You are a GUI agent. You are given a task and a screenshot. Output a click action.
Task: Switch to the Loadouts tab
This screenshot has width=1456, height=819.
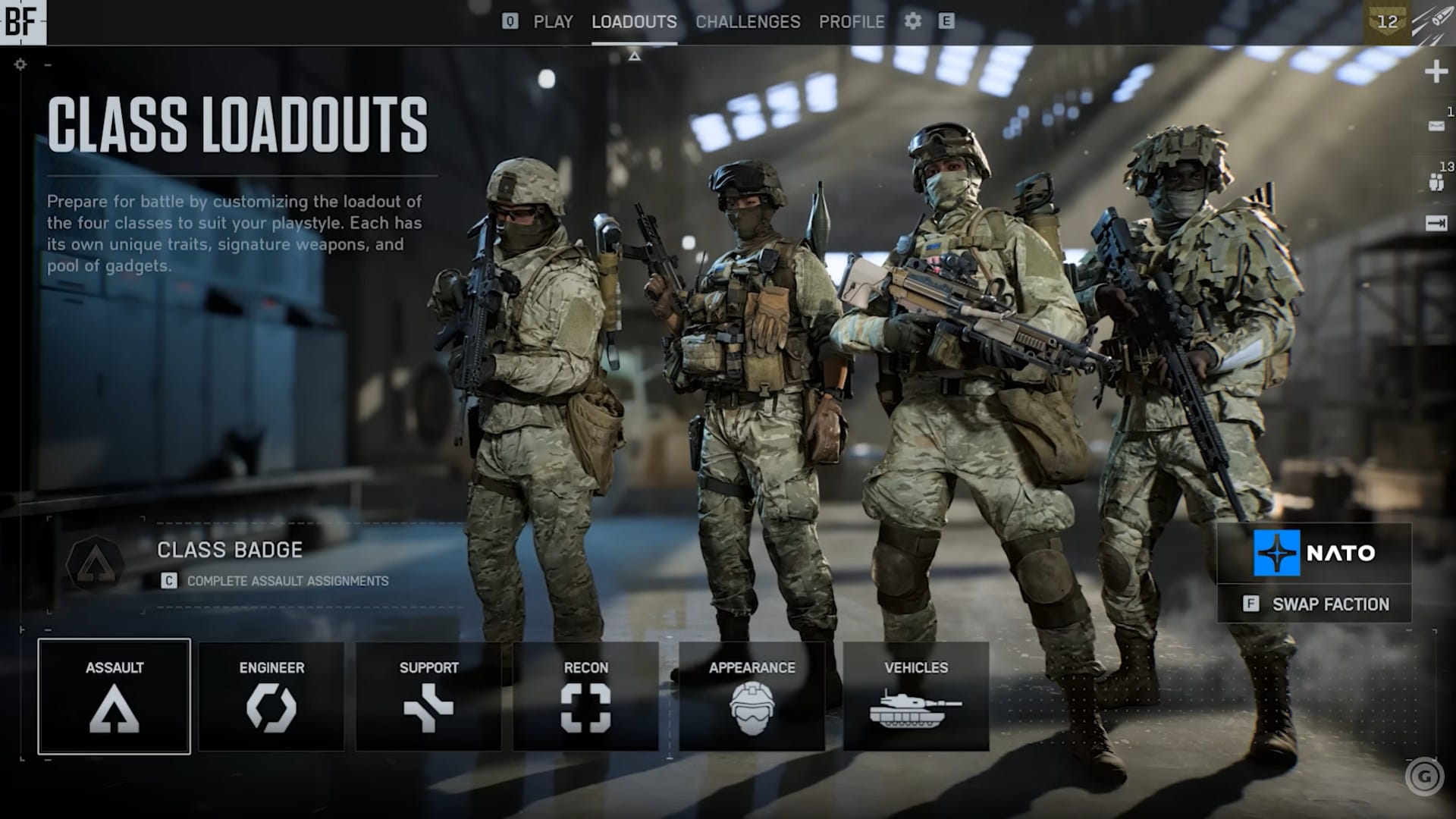[634, 22]
